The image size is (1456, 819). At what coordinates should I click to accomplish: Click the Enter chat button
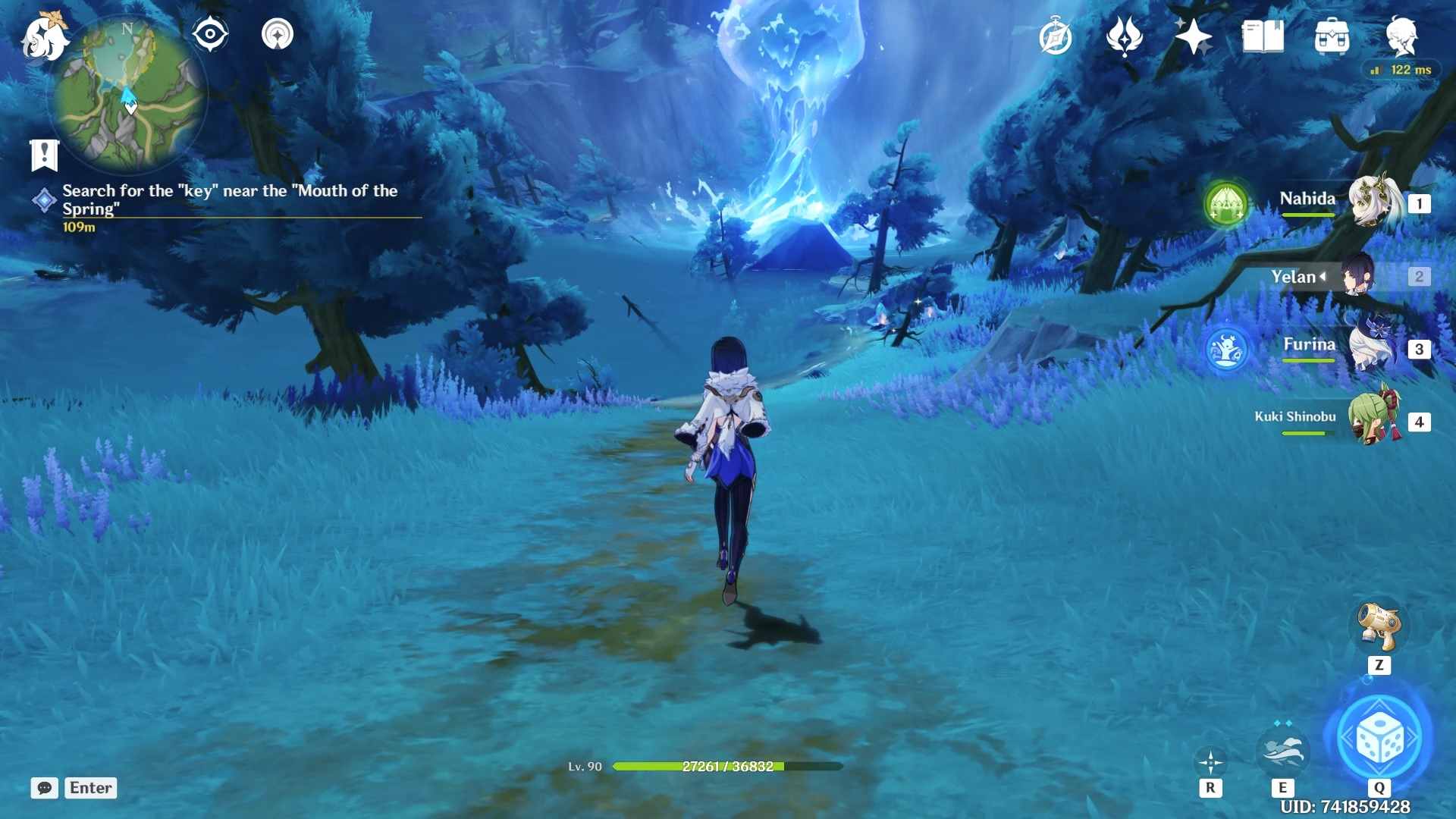tap(90, 788)
